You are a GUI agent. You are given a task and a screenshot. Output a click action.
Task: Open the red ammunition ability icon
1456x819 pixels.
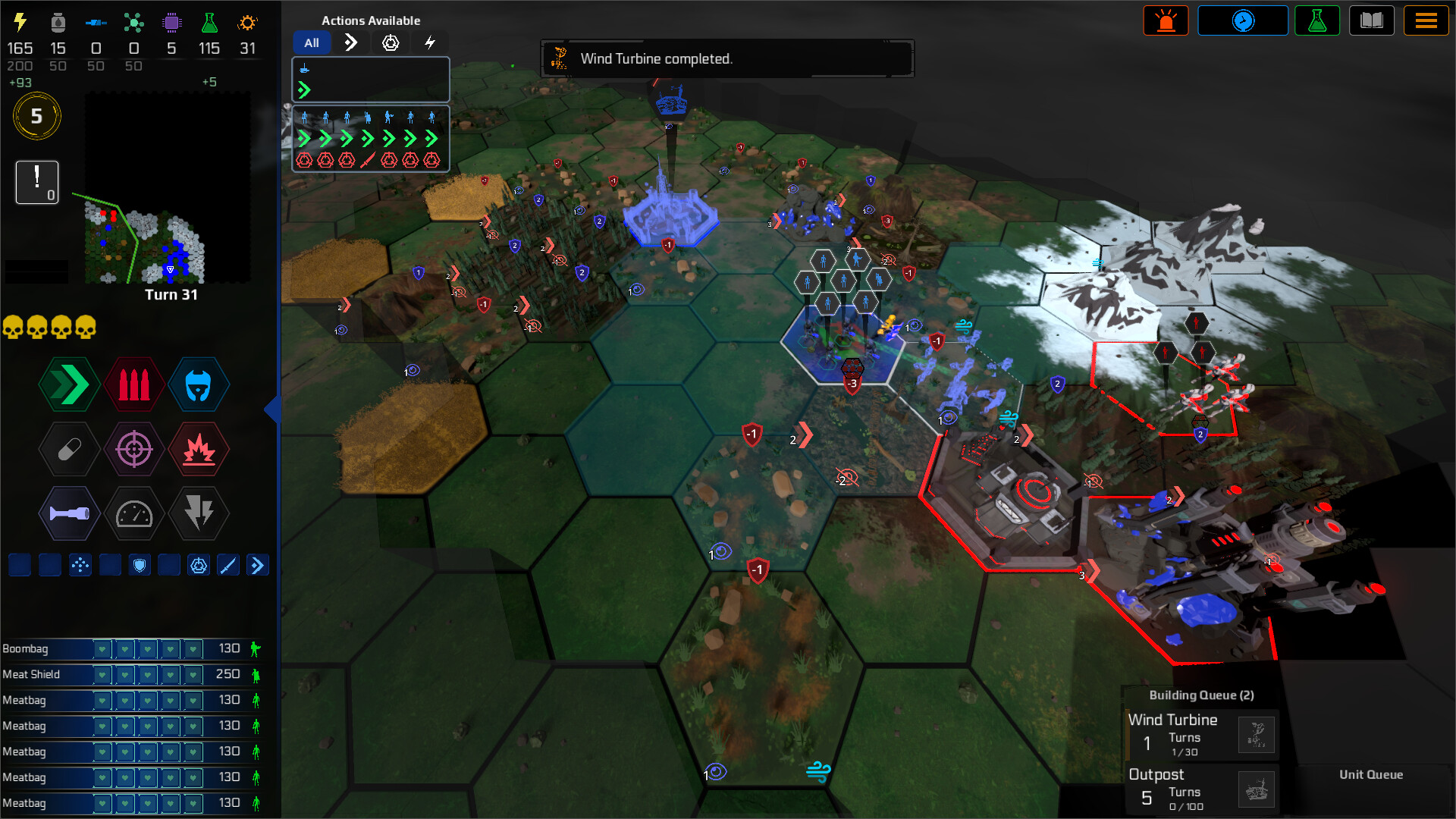[x=134, y=384]
